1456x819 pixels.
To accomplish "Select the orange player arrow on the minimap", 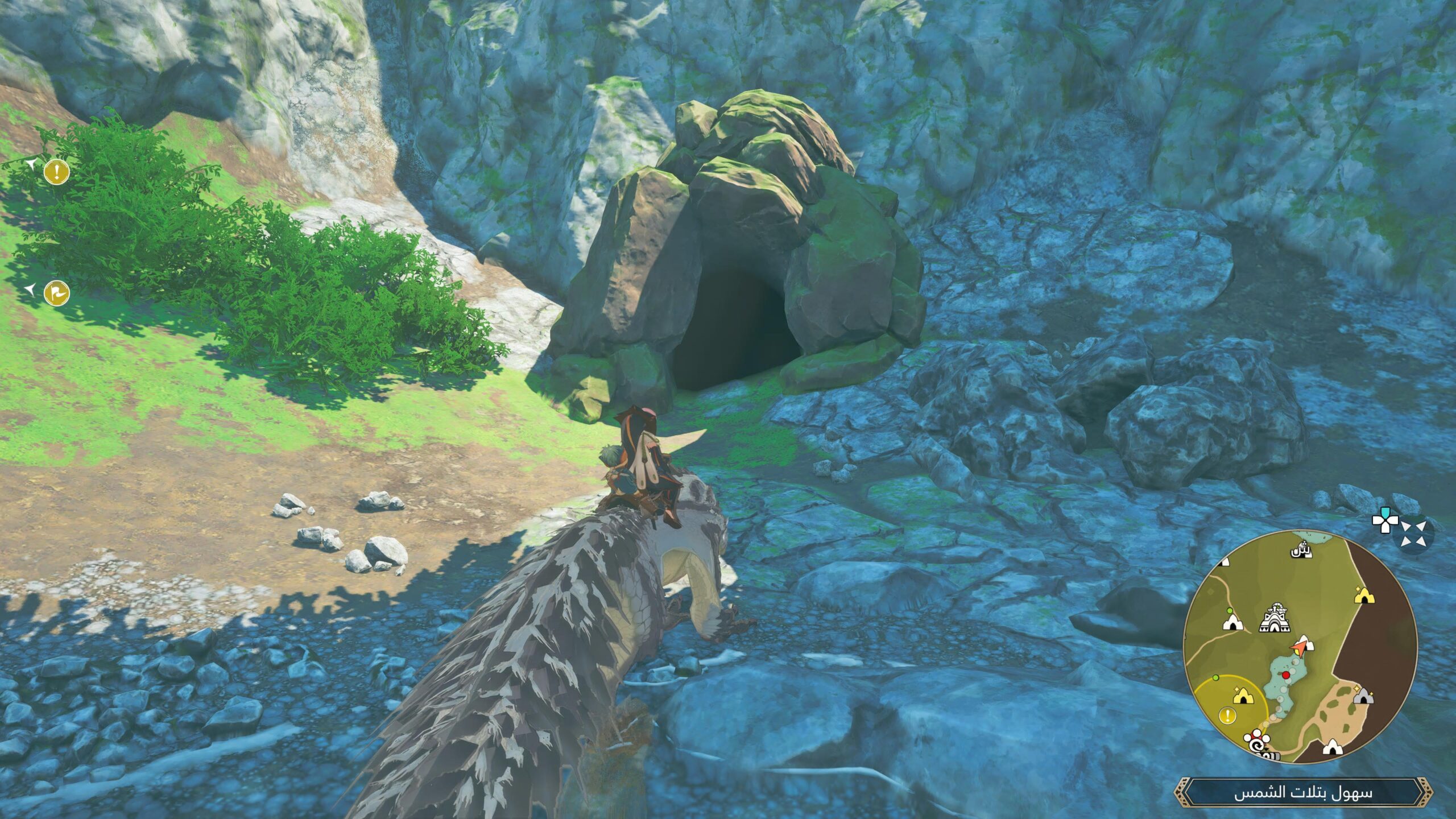I will pos(1299,648).
